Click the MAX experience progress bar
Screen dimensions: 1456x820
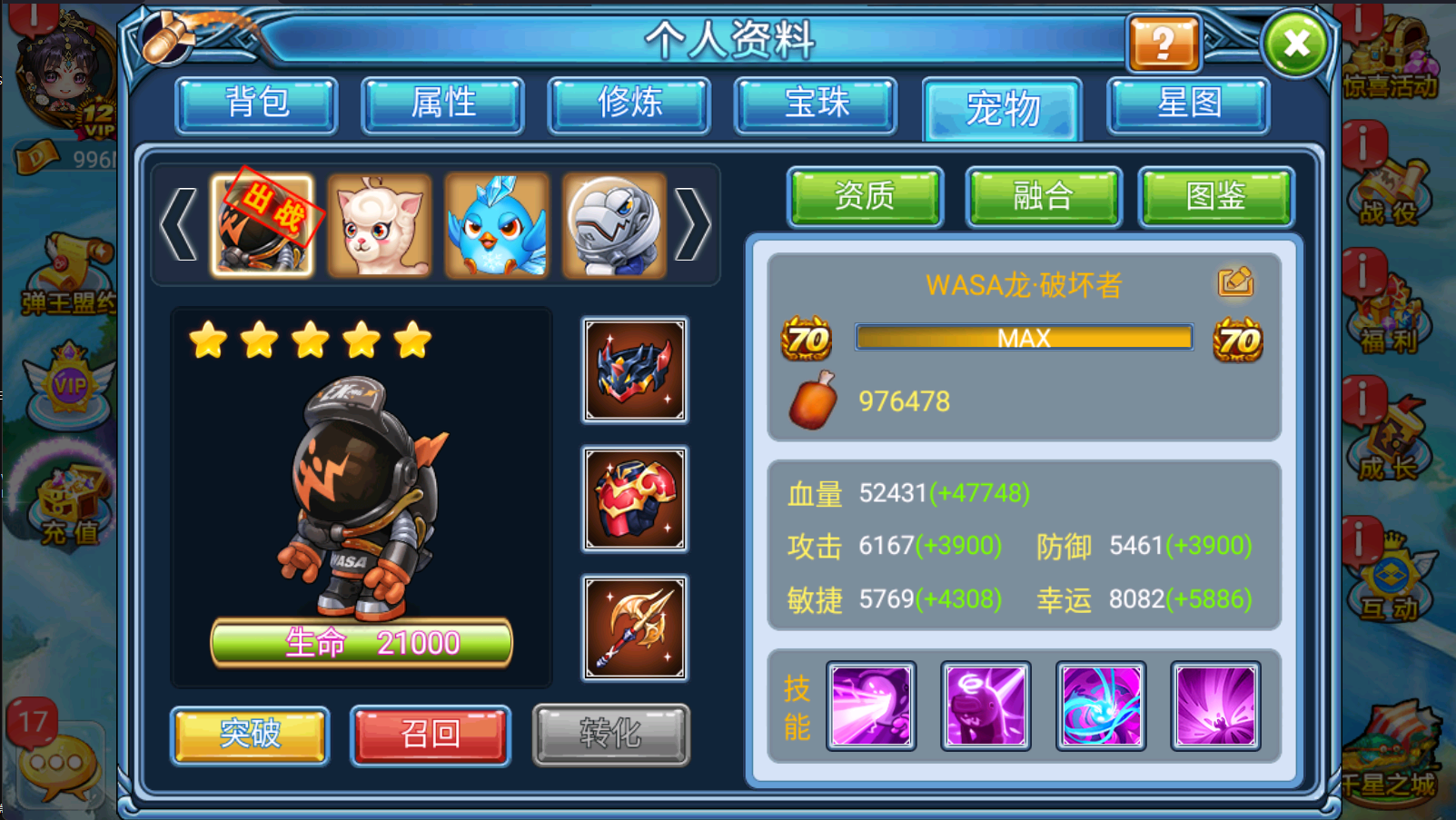1023,337
